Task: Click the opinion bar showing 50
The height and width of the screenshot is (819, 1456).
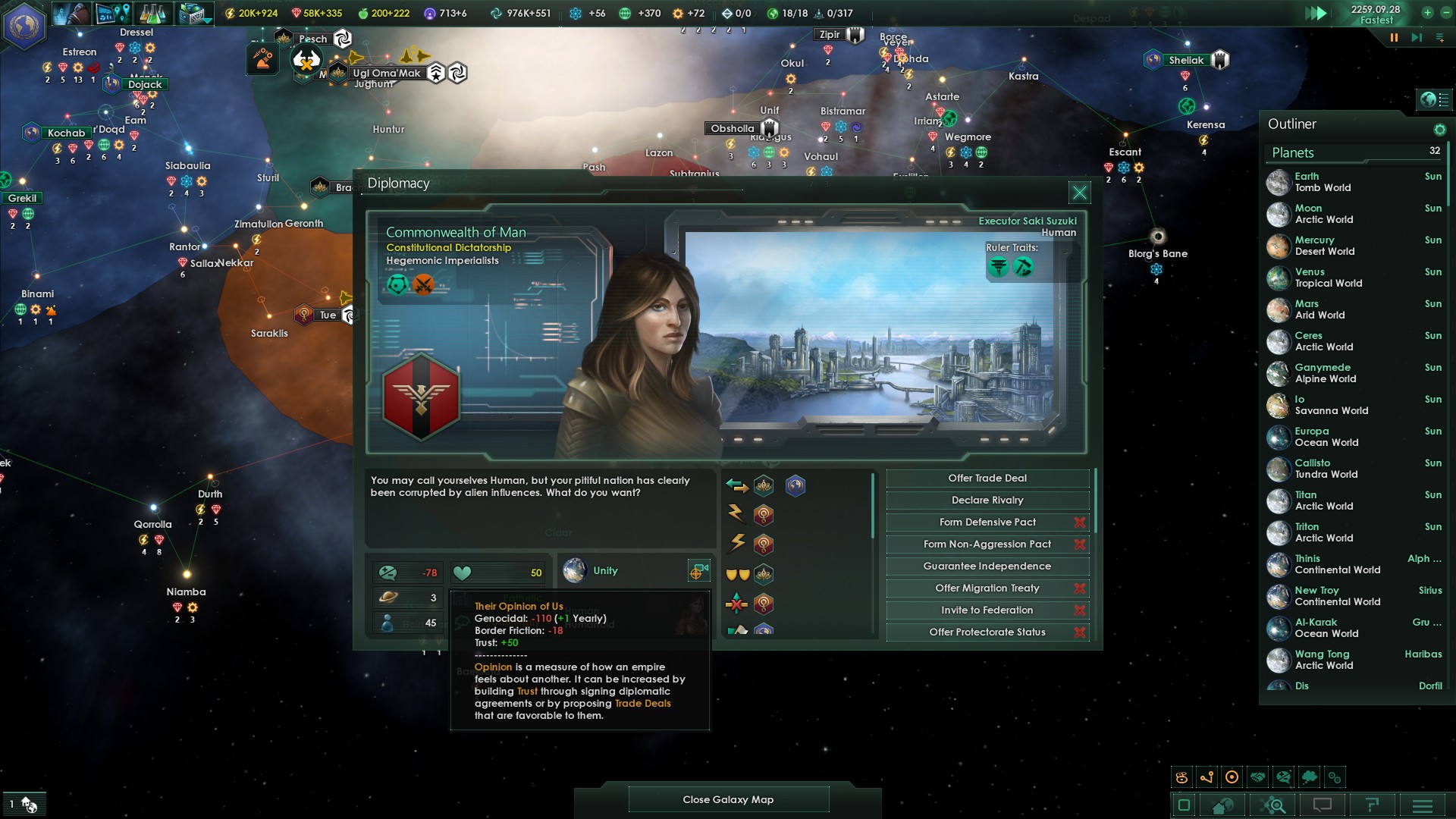Action: [497, 572]
